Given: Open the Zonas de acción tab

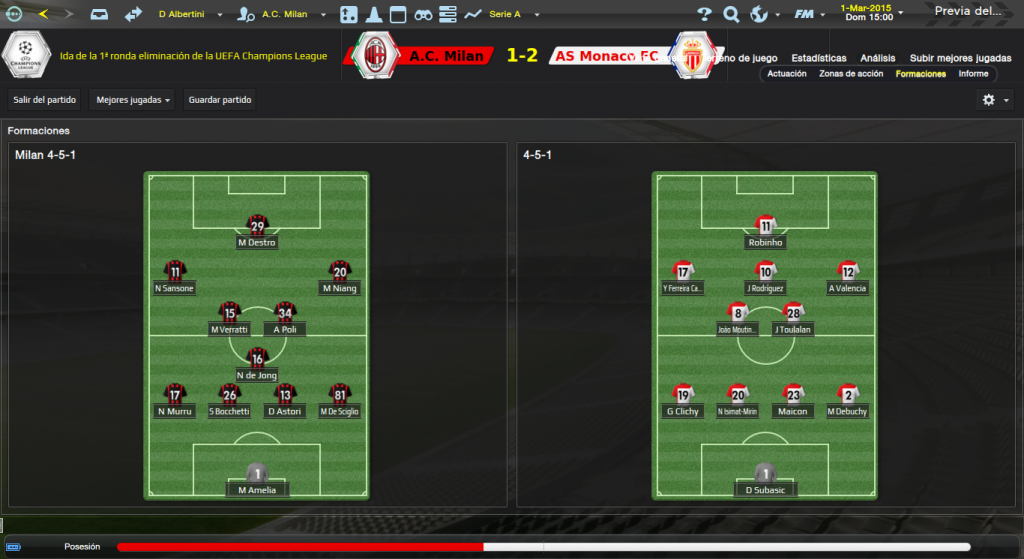Looking at the screenshot, I should [851, 74].
